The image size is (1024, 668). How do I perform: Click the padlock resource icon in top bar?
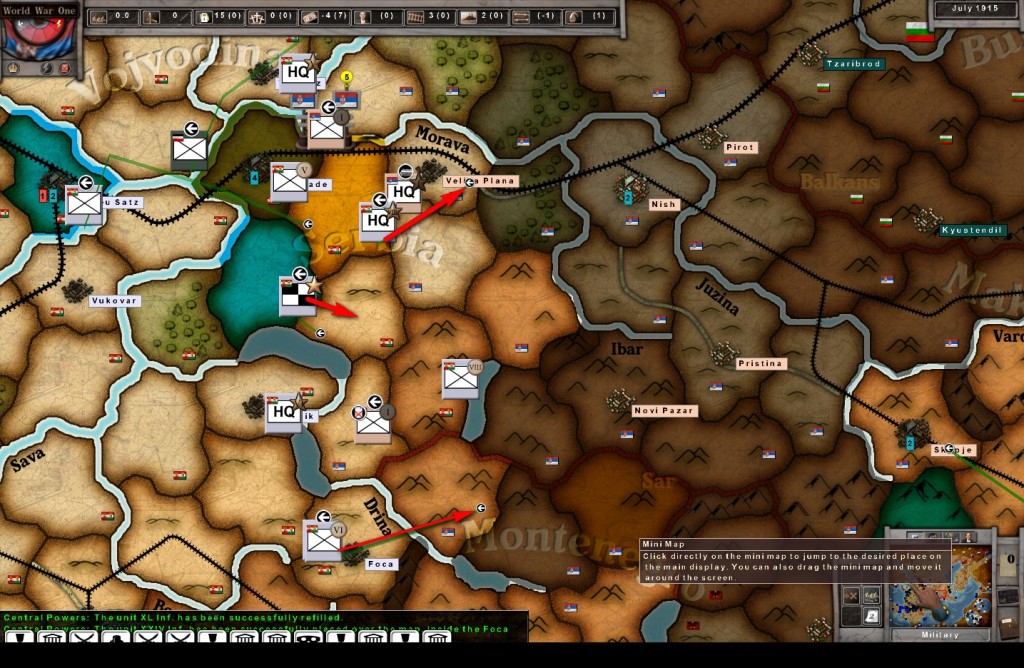tap(203, 17)
